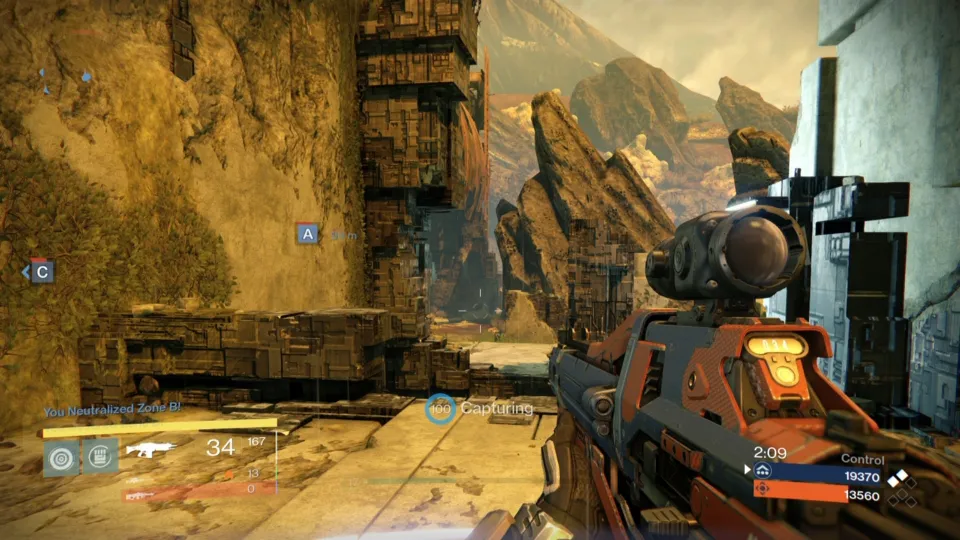This screenshot has height=540, width=960.
Task: Click the blue team emblem icon
Action: click(763, 472)
